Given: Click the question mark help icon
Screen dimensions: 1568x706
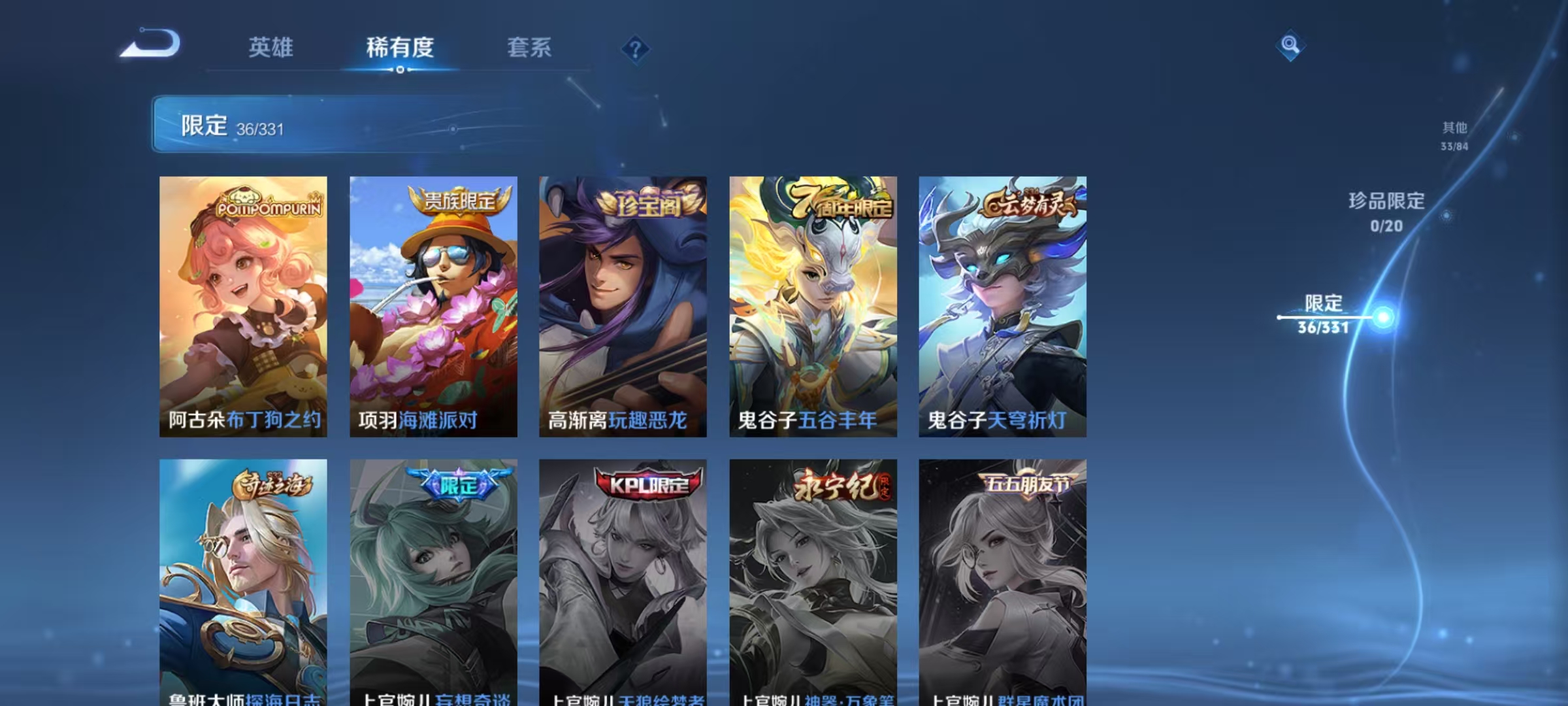Looking at the screenshot, I should pyautogui.click(x=637, y=50).
